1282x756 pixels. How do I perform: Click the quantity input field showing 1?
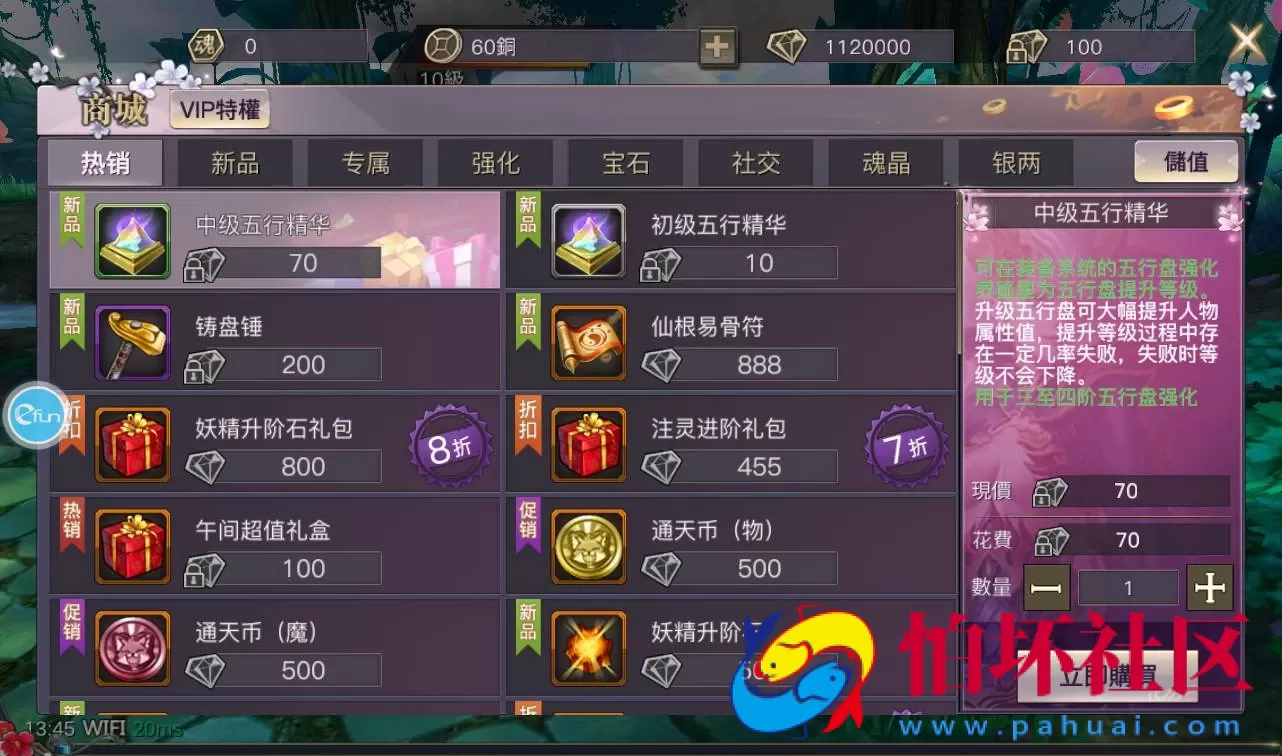pos(1128,589)
